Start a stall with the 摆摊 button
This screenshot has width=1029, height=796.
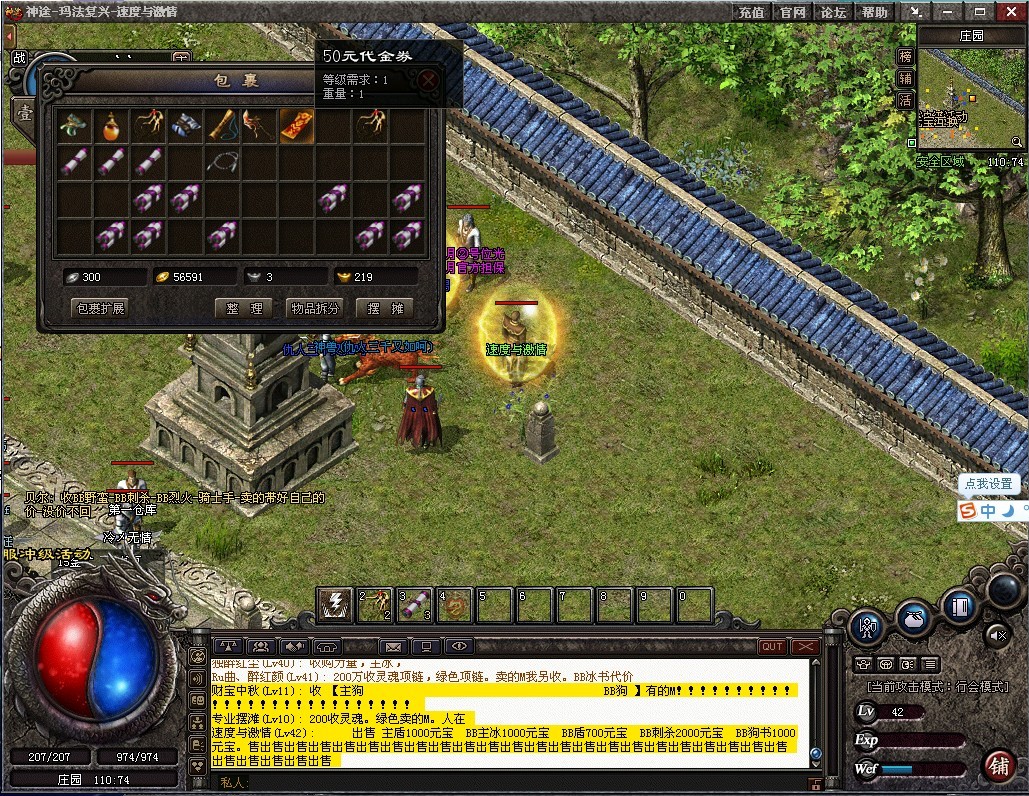[x=384, y=308]
